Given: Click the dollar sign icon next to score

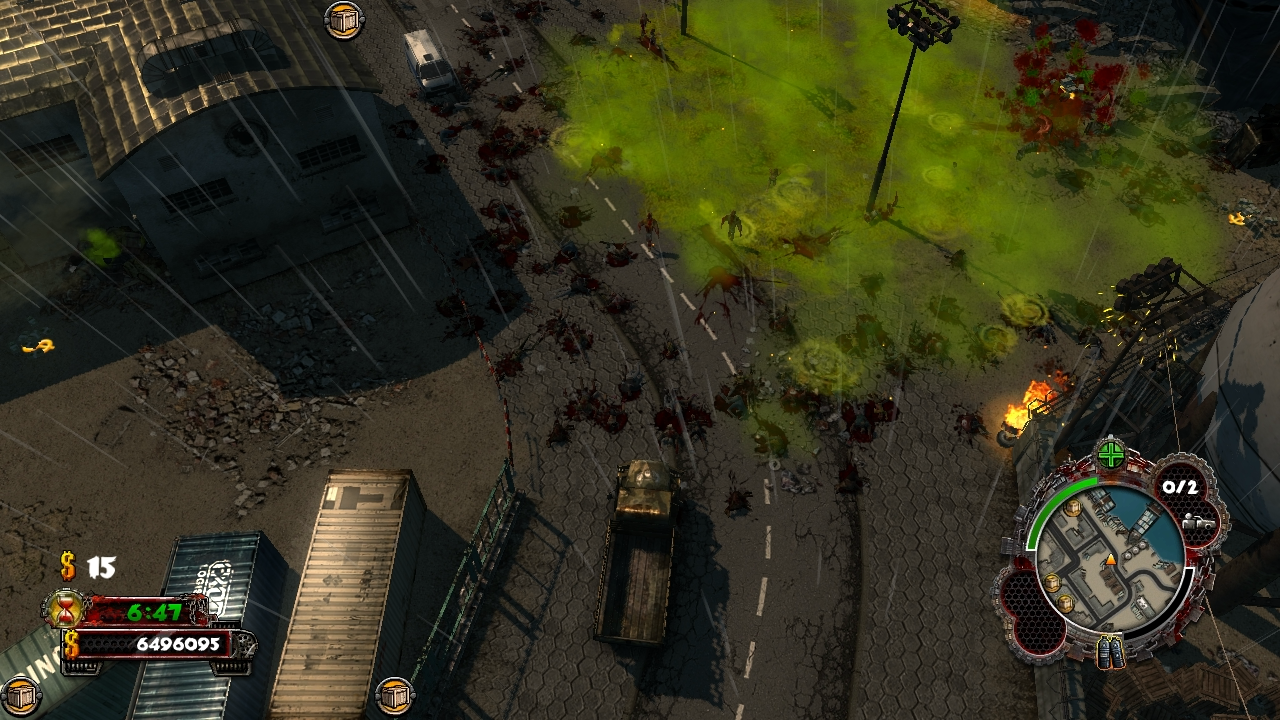Looking at the screenshot, I should pos(71,645).
